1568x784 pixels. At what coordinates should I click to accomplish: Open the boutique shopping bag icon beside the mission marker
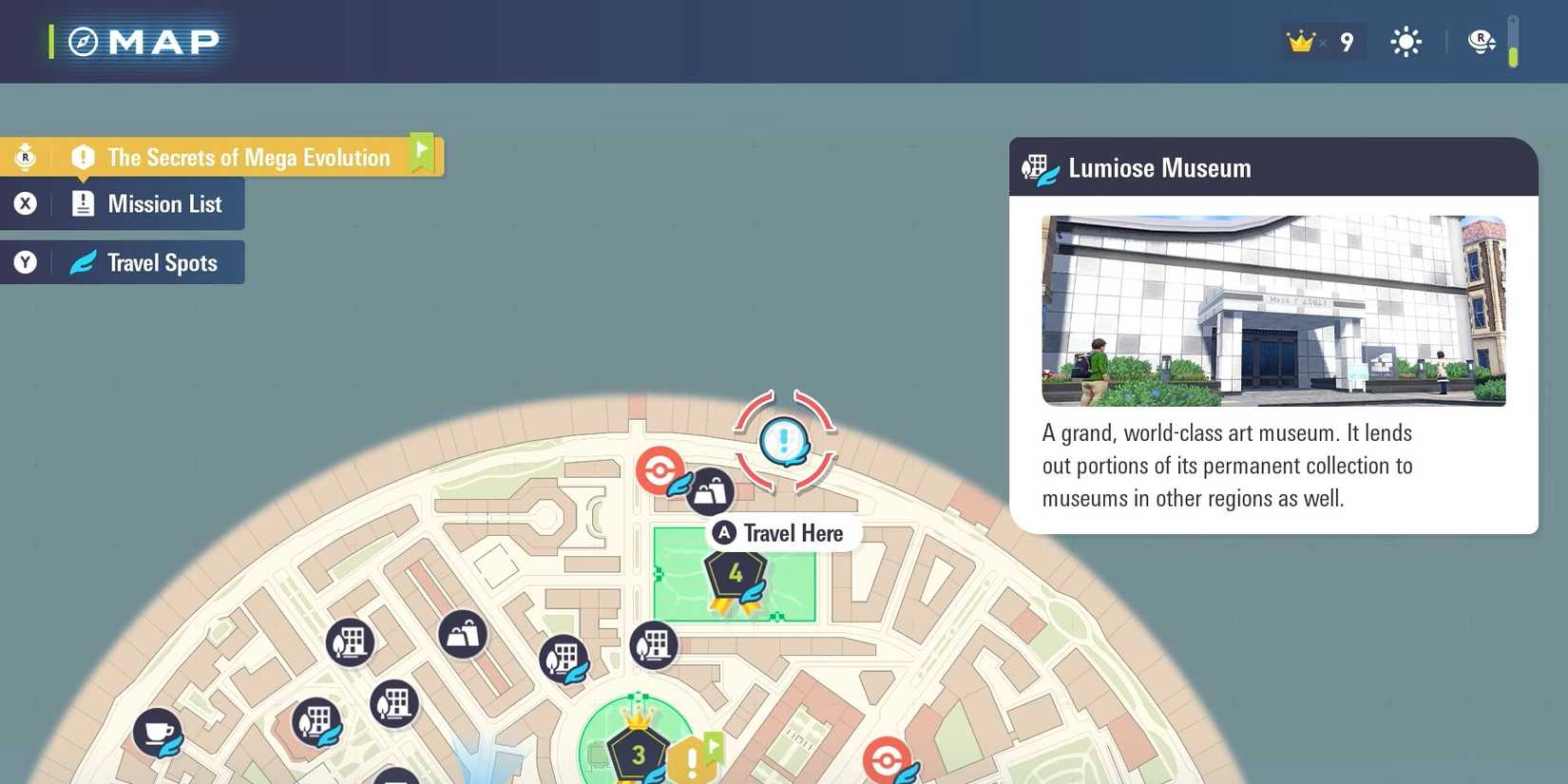point(711,491)
